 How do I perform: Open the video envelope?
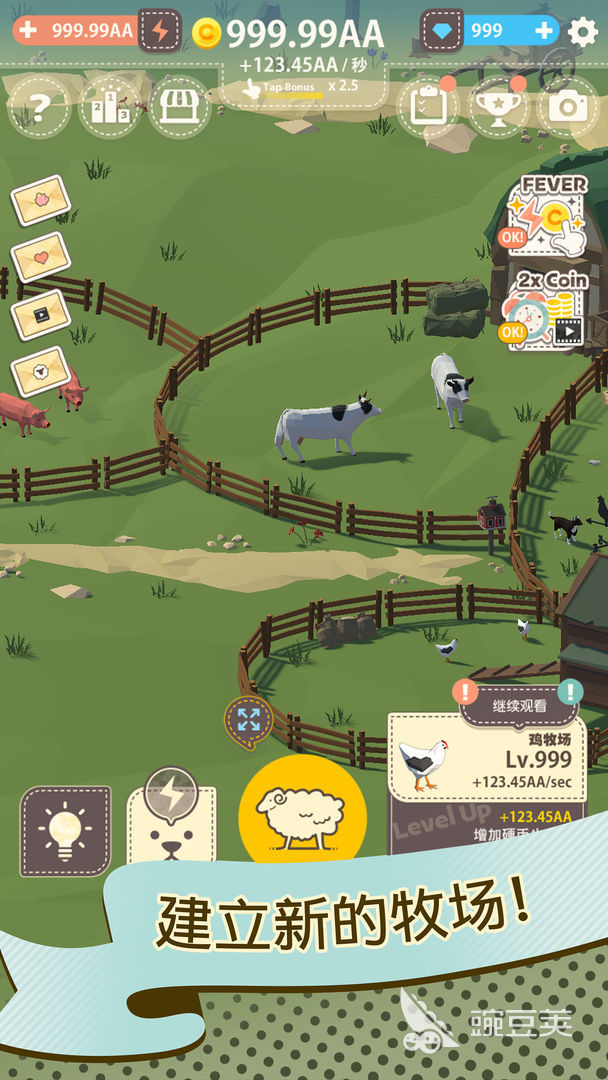pos(40,314)
